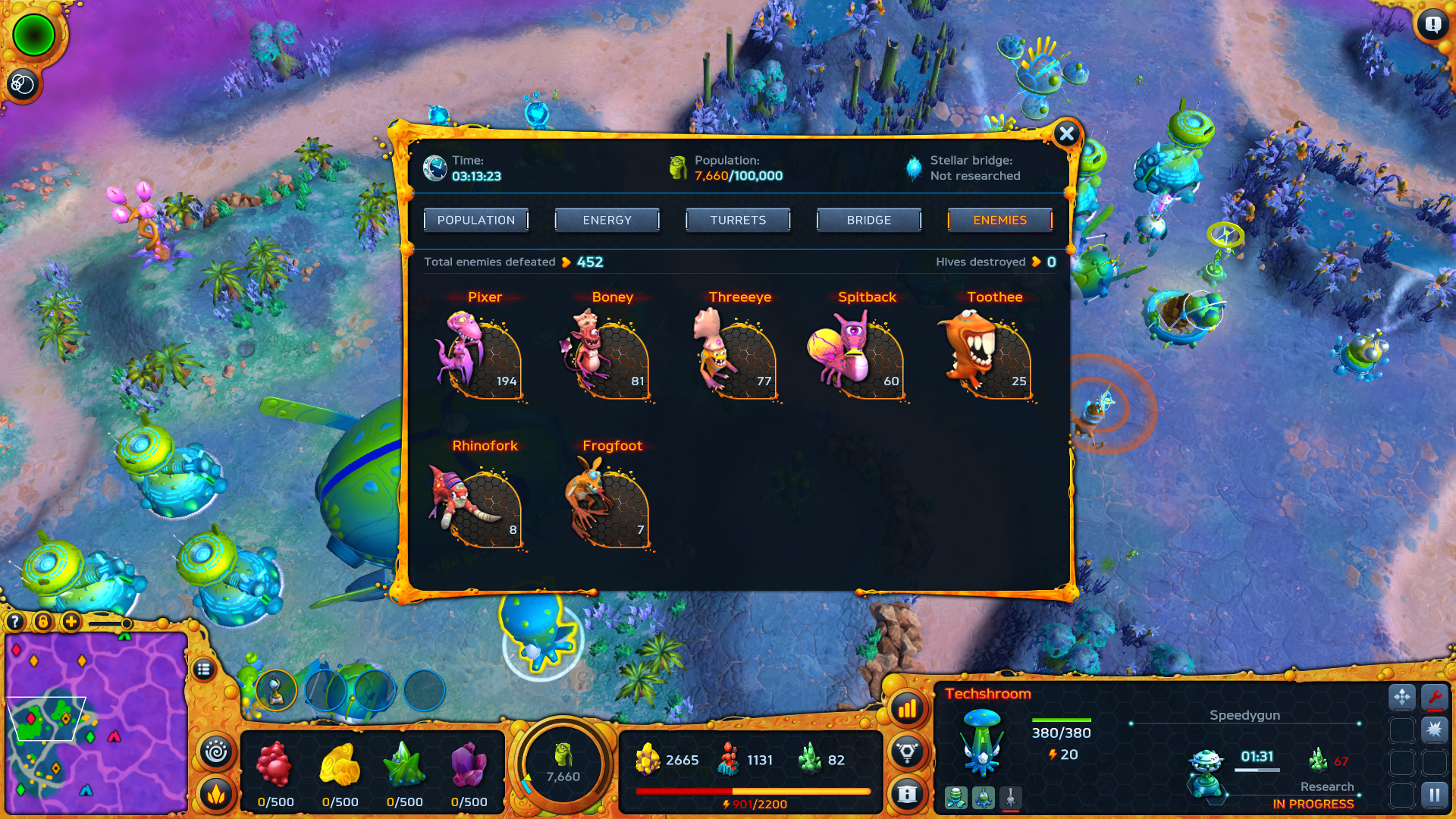Screen dimensions: 1456x819
Task: Open the Energy statistics tab
Action: (607, 220)
